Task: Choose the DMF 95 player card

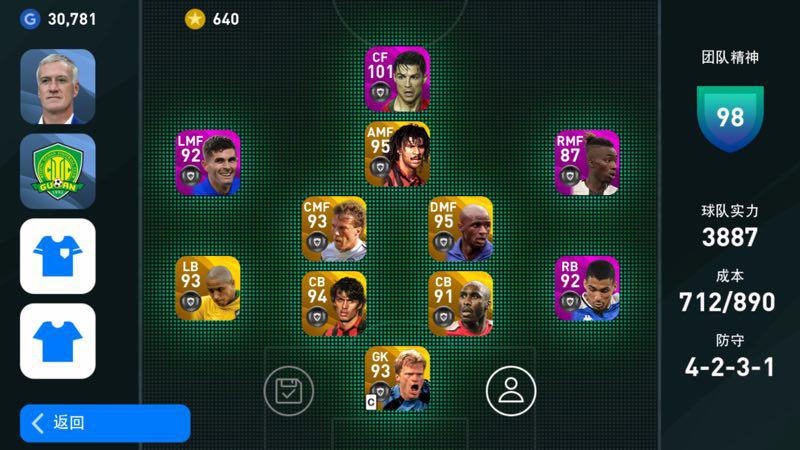Action: point(460,229)
